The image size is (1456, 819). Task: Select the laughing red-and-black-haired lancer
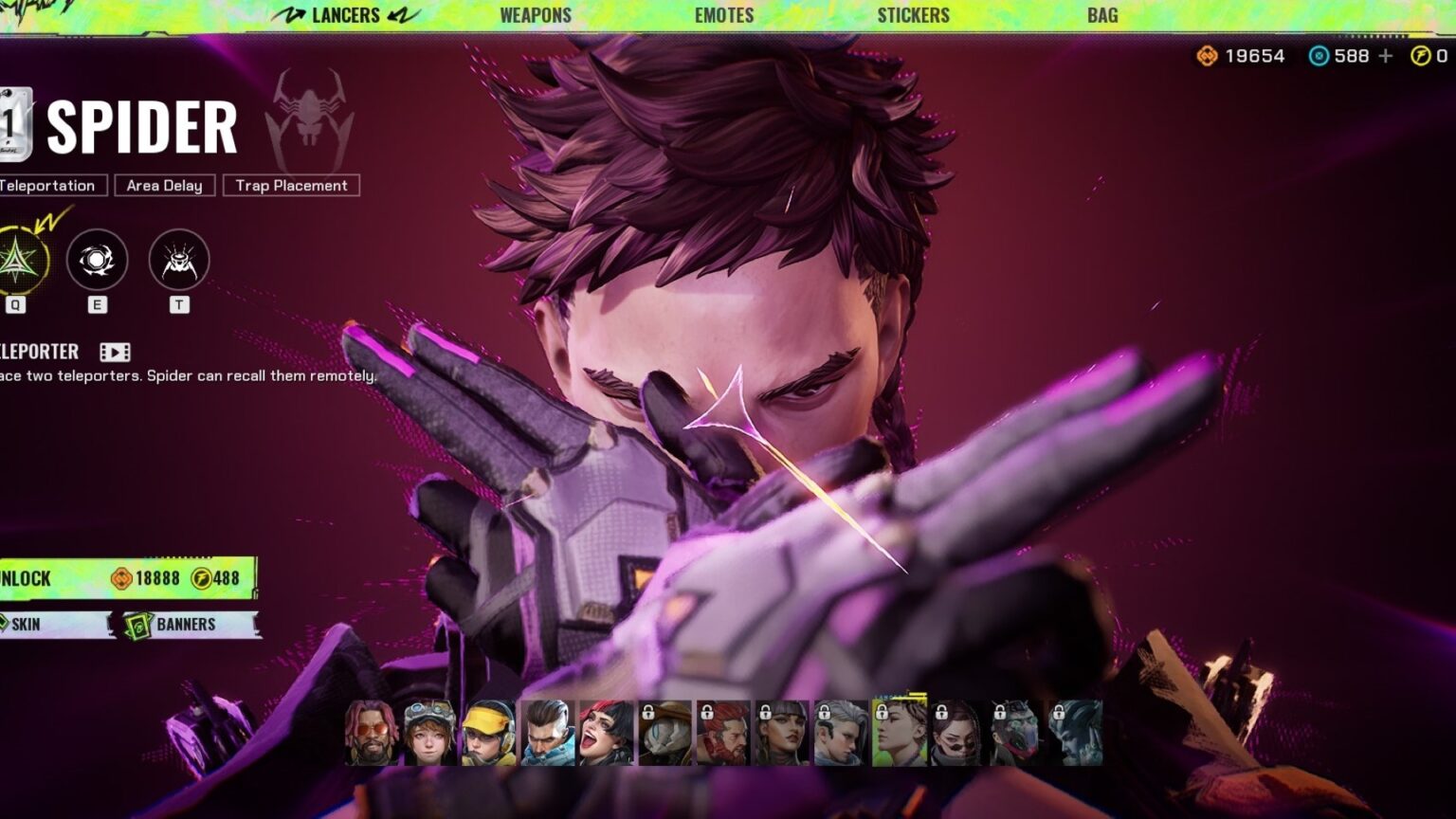(606, 734)
